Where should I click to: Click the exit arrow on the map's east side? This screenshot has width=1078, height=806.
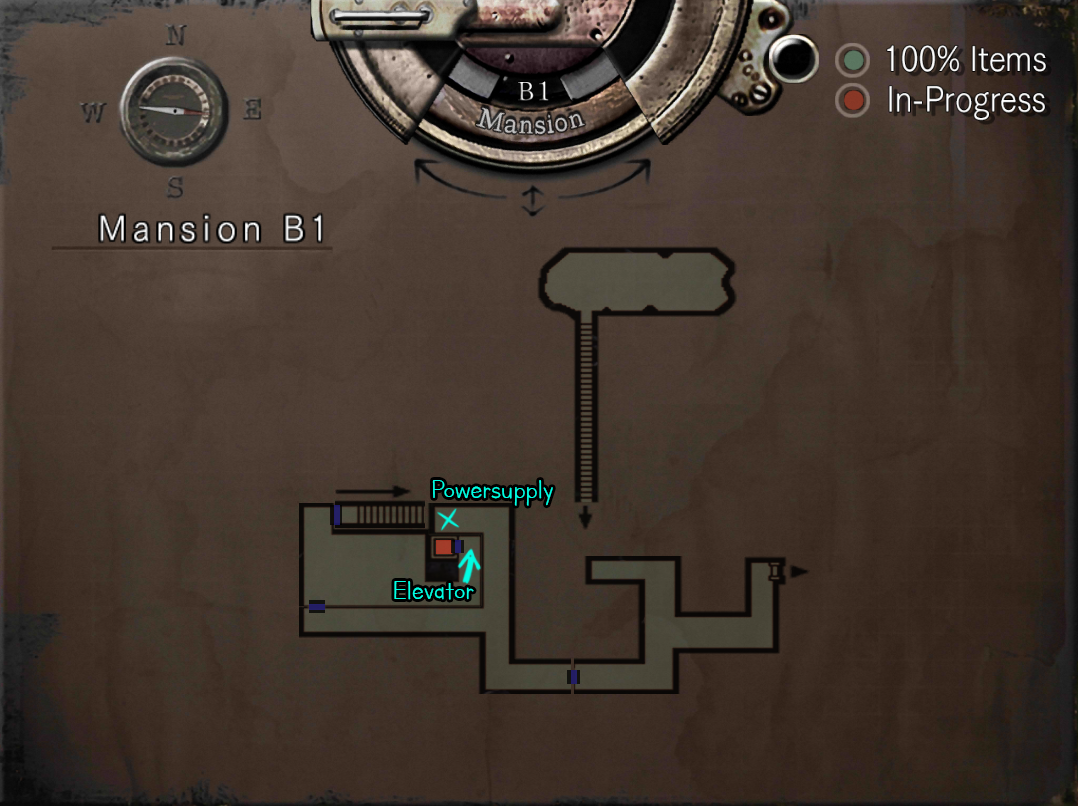click(798, 571)
